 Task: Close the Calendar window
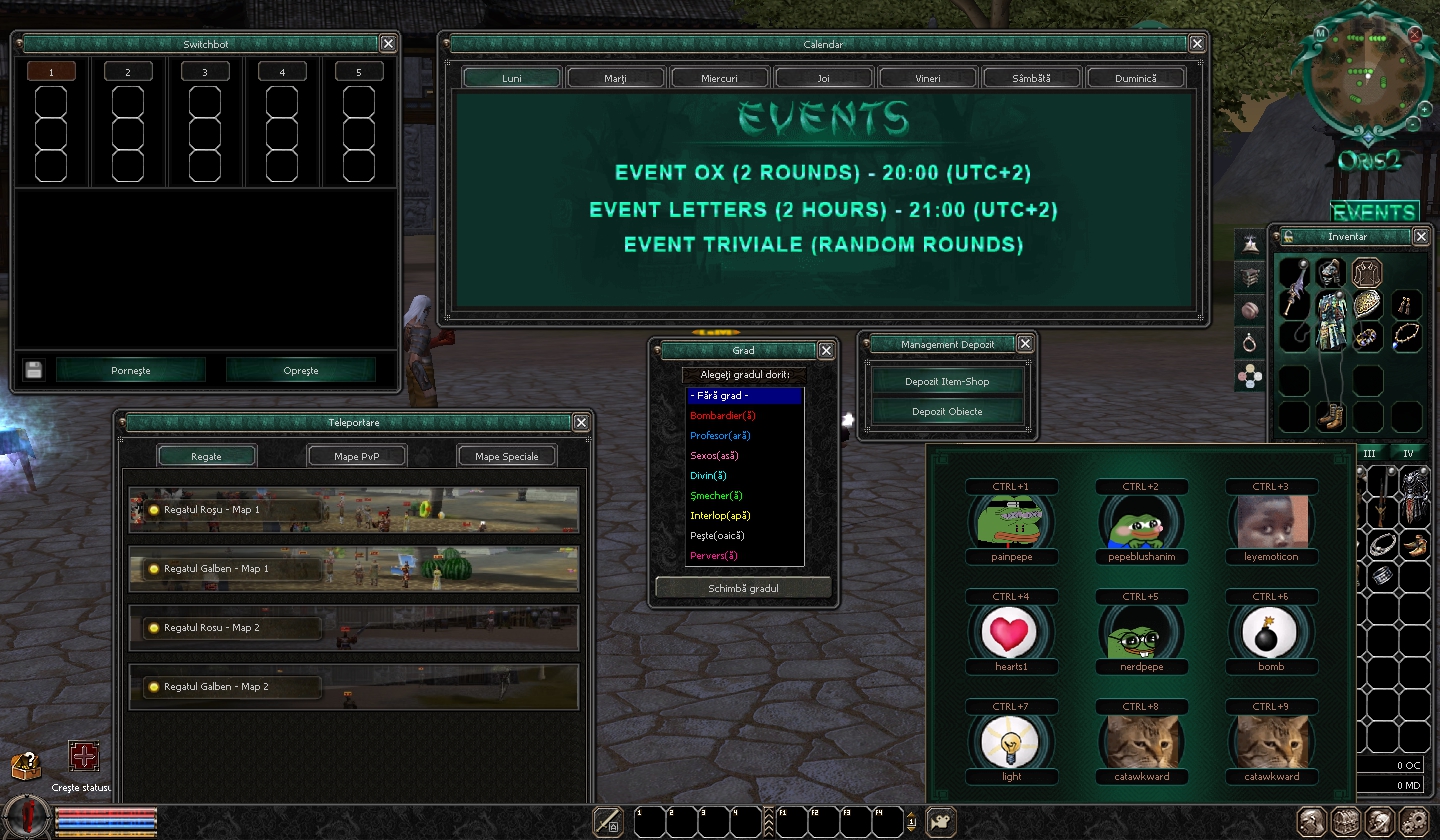coord(1196,43)
